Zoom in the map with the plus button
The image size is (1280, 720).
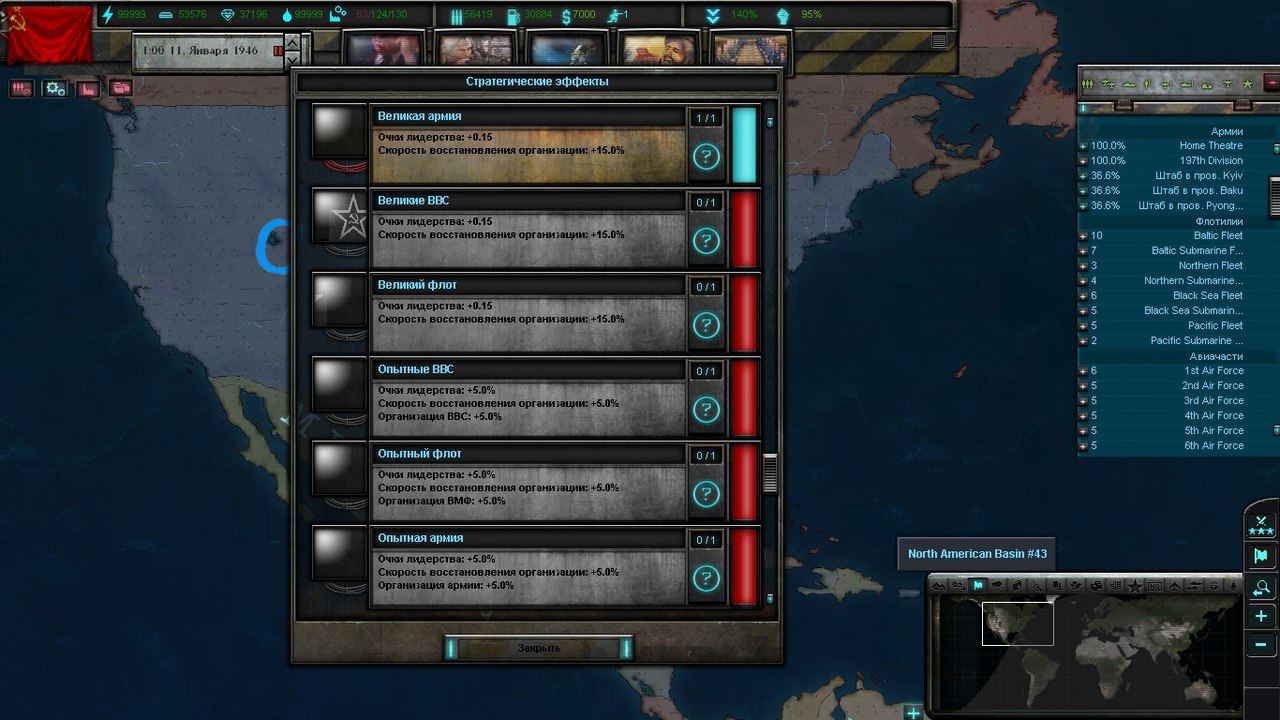pyautogui.click(x=1261, y=617)
